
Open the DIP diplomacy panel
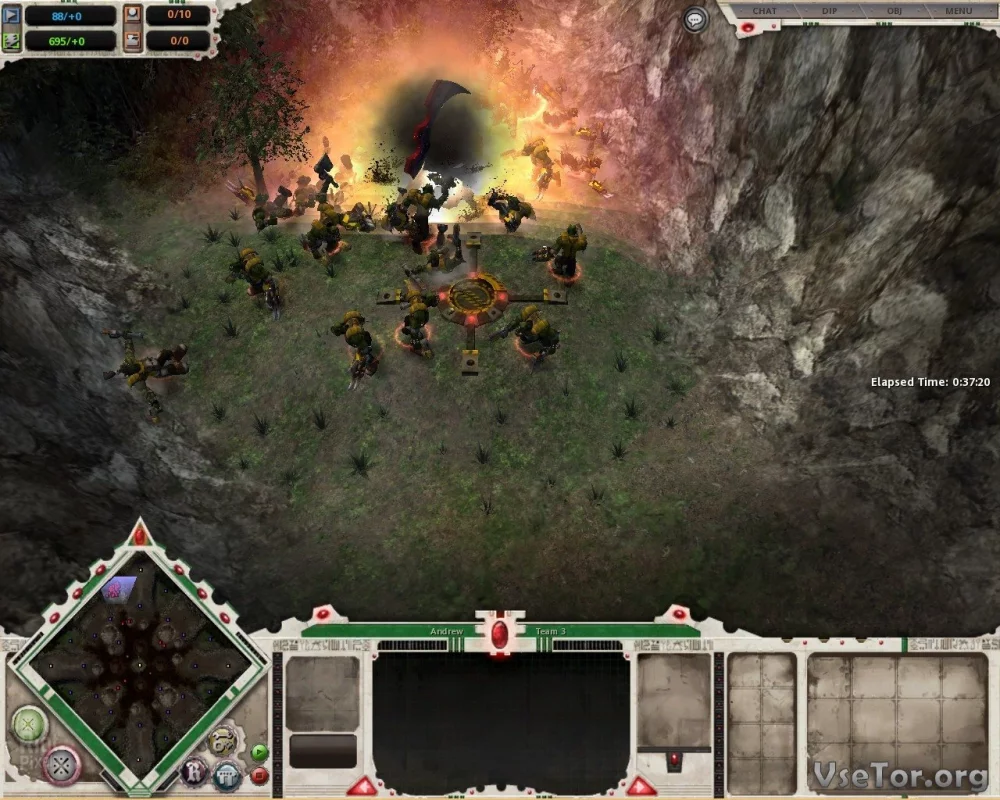click(x=830, y=11)
